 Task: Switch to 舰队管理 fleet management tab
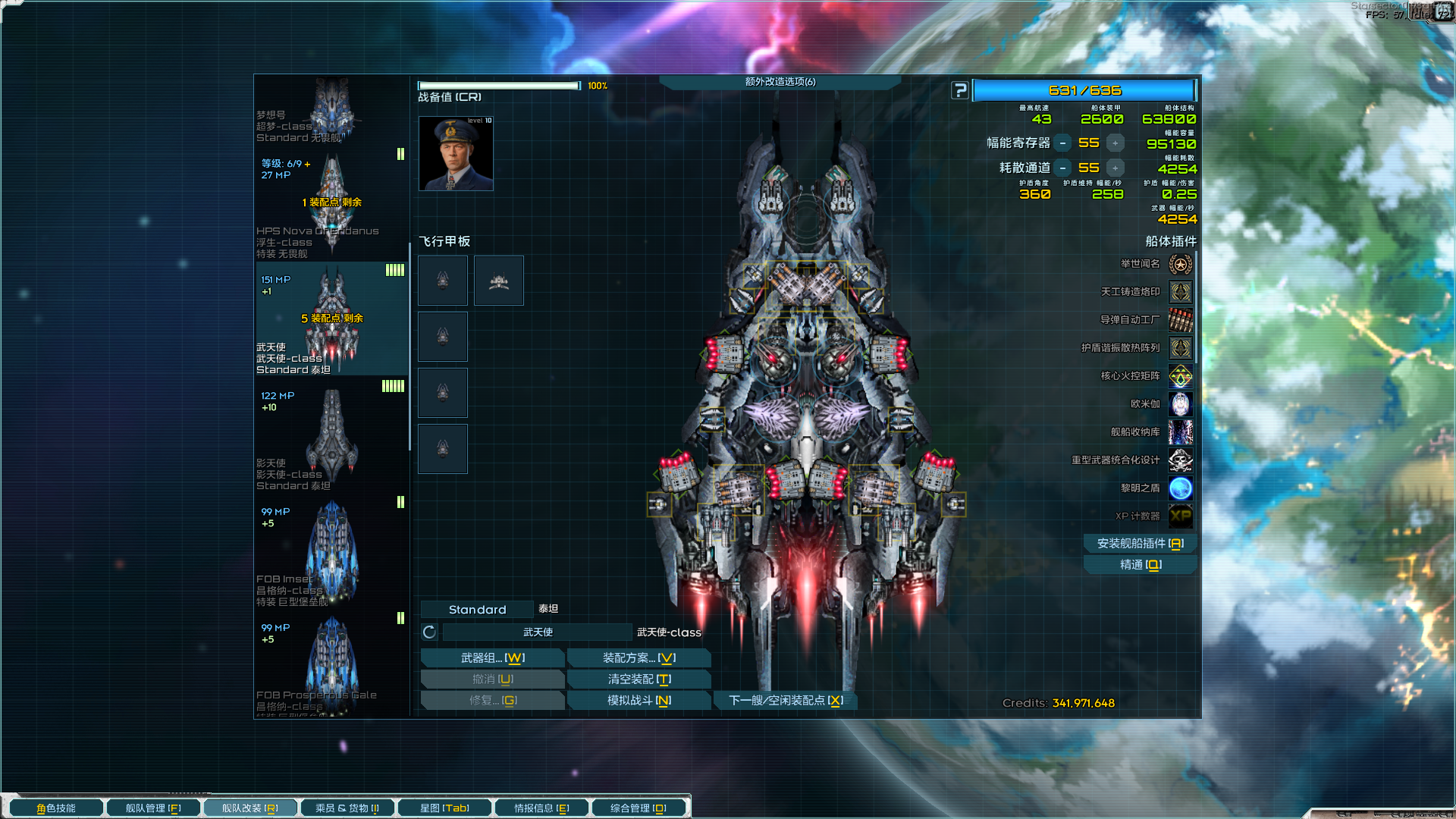point(153,808)
